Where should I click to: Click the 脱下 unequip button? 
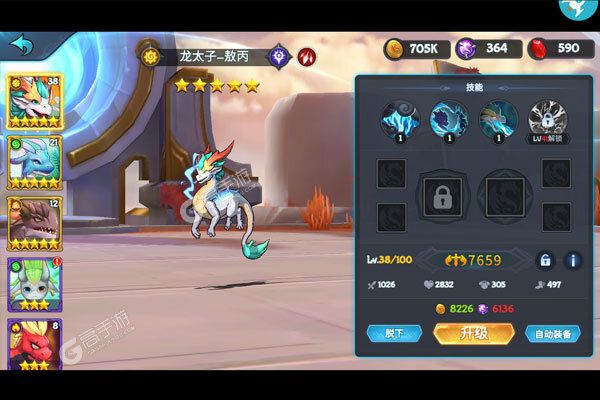(x=393, y=333)
